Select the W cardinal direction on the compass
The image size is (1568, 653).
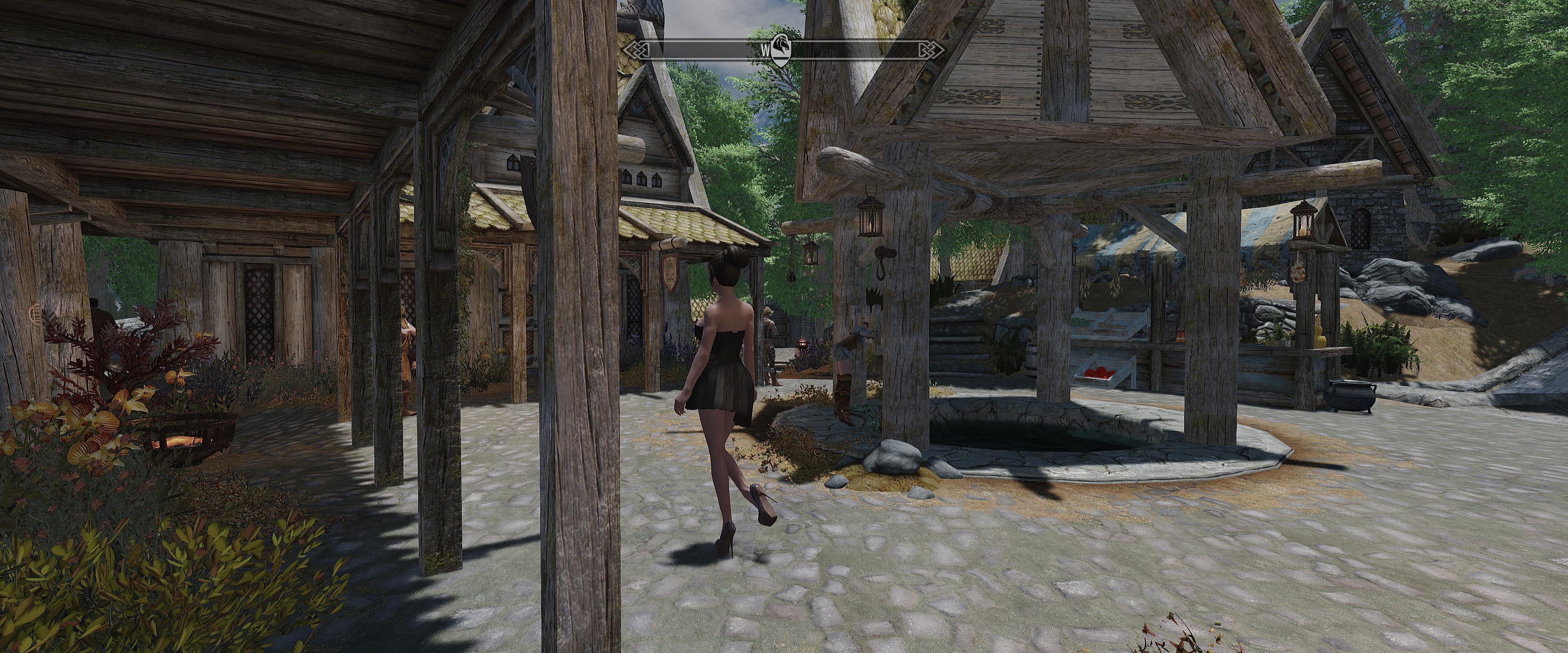click(x=766, y=50)
